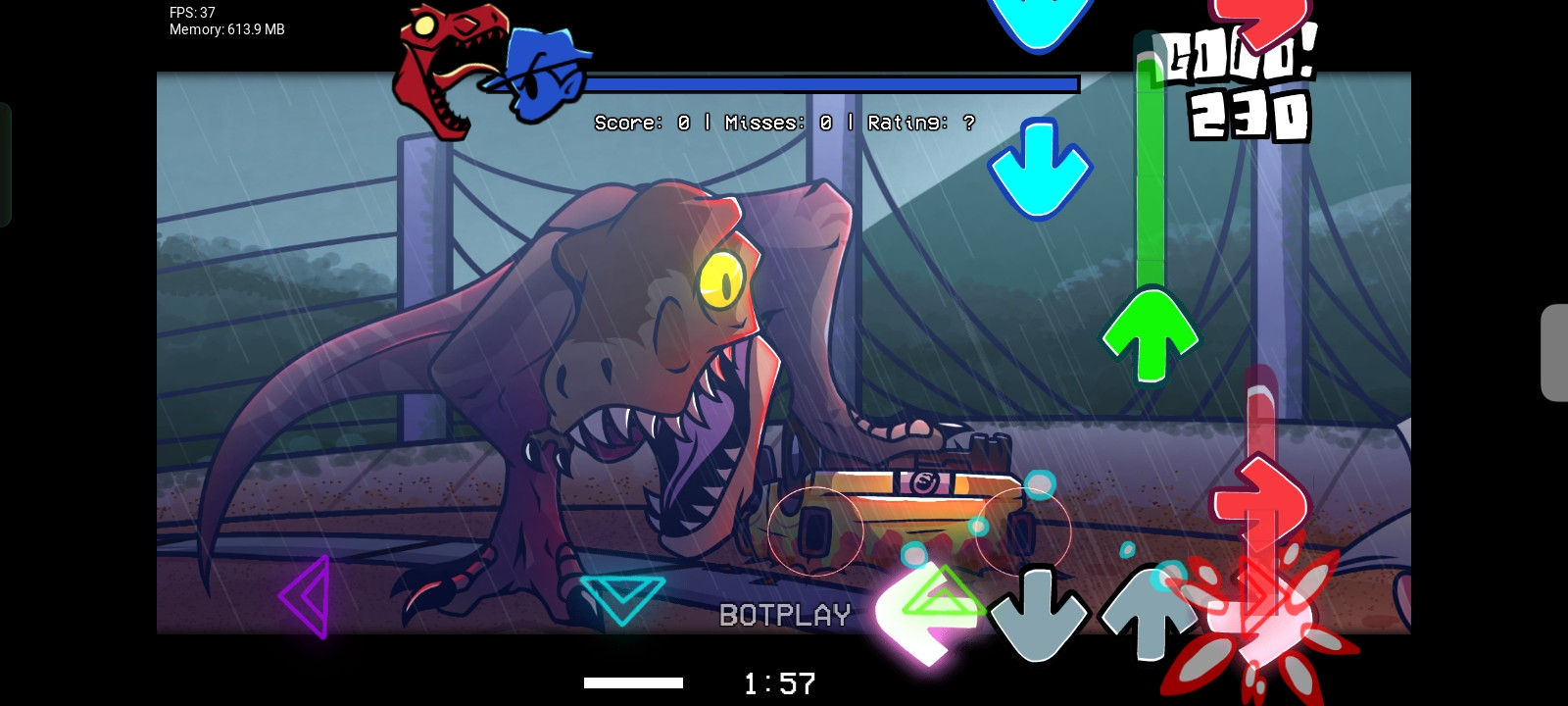The image size is (1568, 706).
Task: Click the Score and Misses text
Action: coord(782,123)
